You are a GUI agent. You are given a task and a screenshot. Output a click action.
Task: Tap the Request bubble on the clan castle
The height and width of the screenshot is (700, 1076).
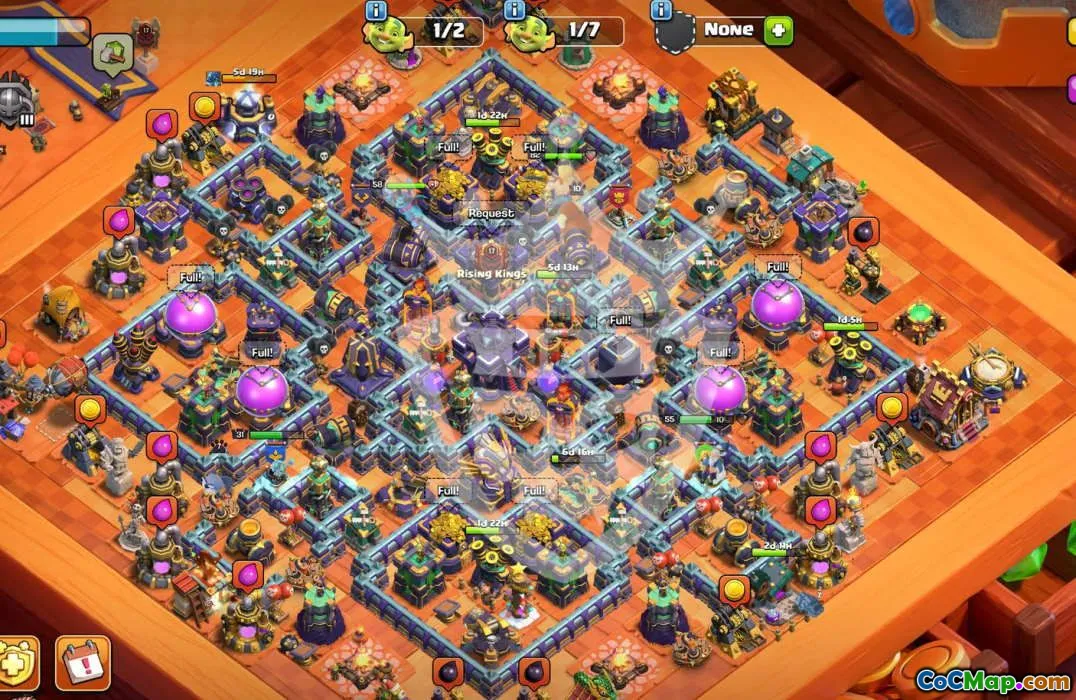point(491,213)
